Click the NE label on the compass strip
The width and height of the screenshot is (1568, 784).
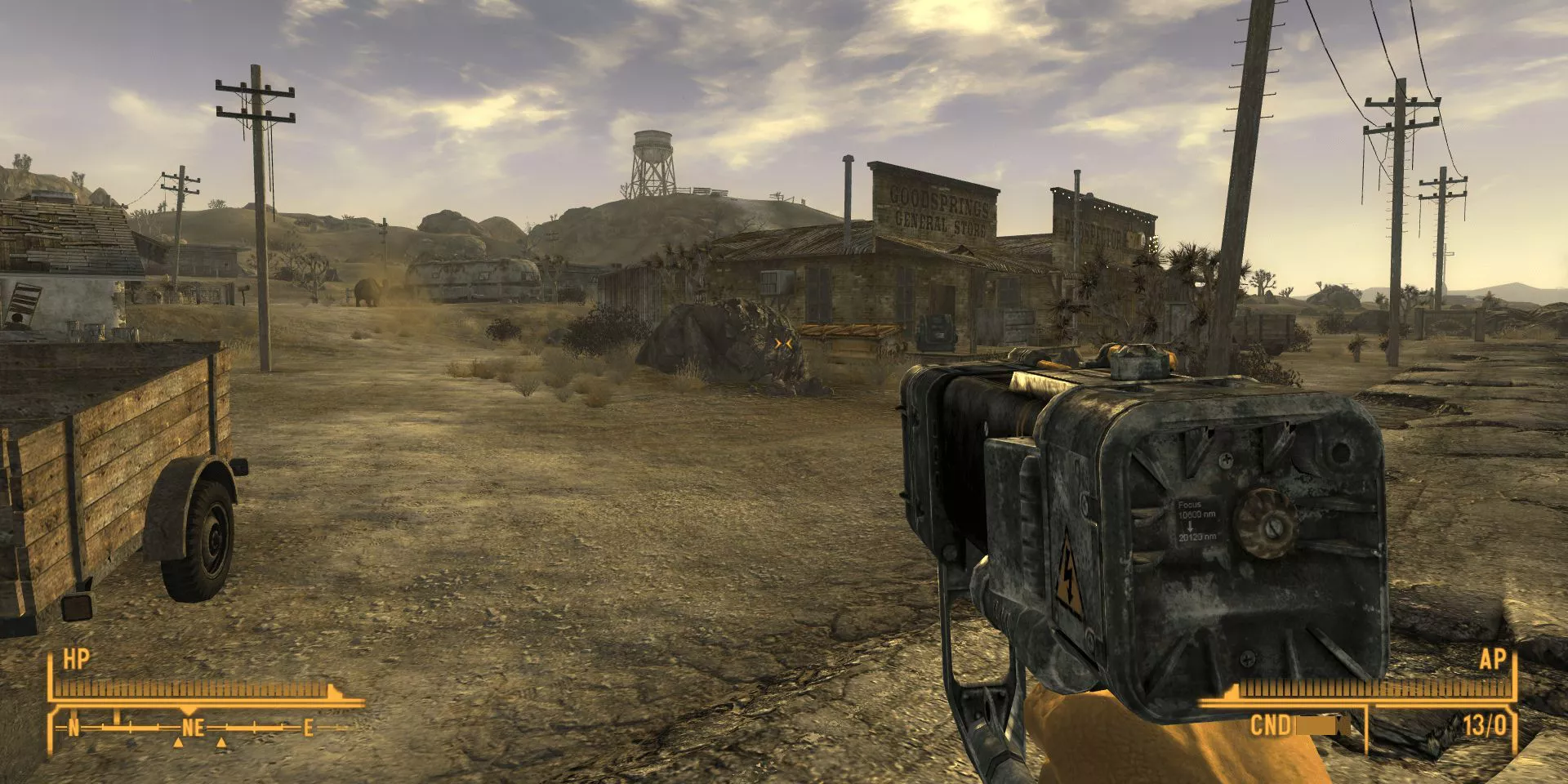(x=194, y=727)
